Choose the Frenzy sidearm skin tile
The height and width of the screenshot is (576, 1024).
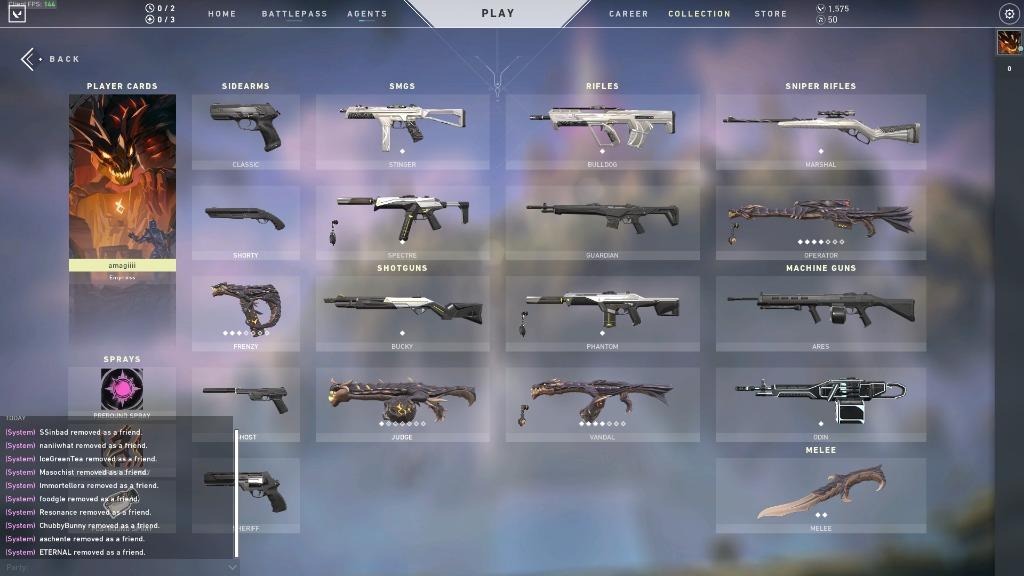(246, 313)
